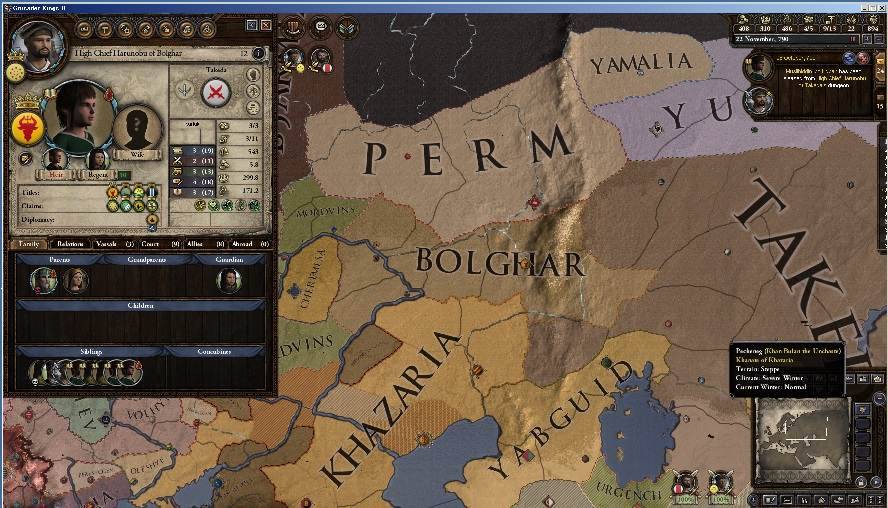Click the red bull coat of arms
Image resolution: width=888 pixels, height=508 pixels.
(28, 127)
